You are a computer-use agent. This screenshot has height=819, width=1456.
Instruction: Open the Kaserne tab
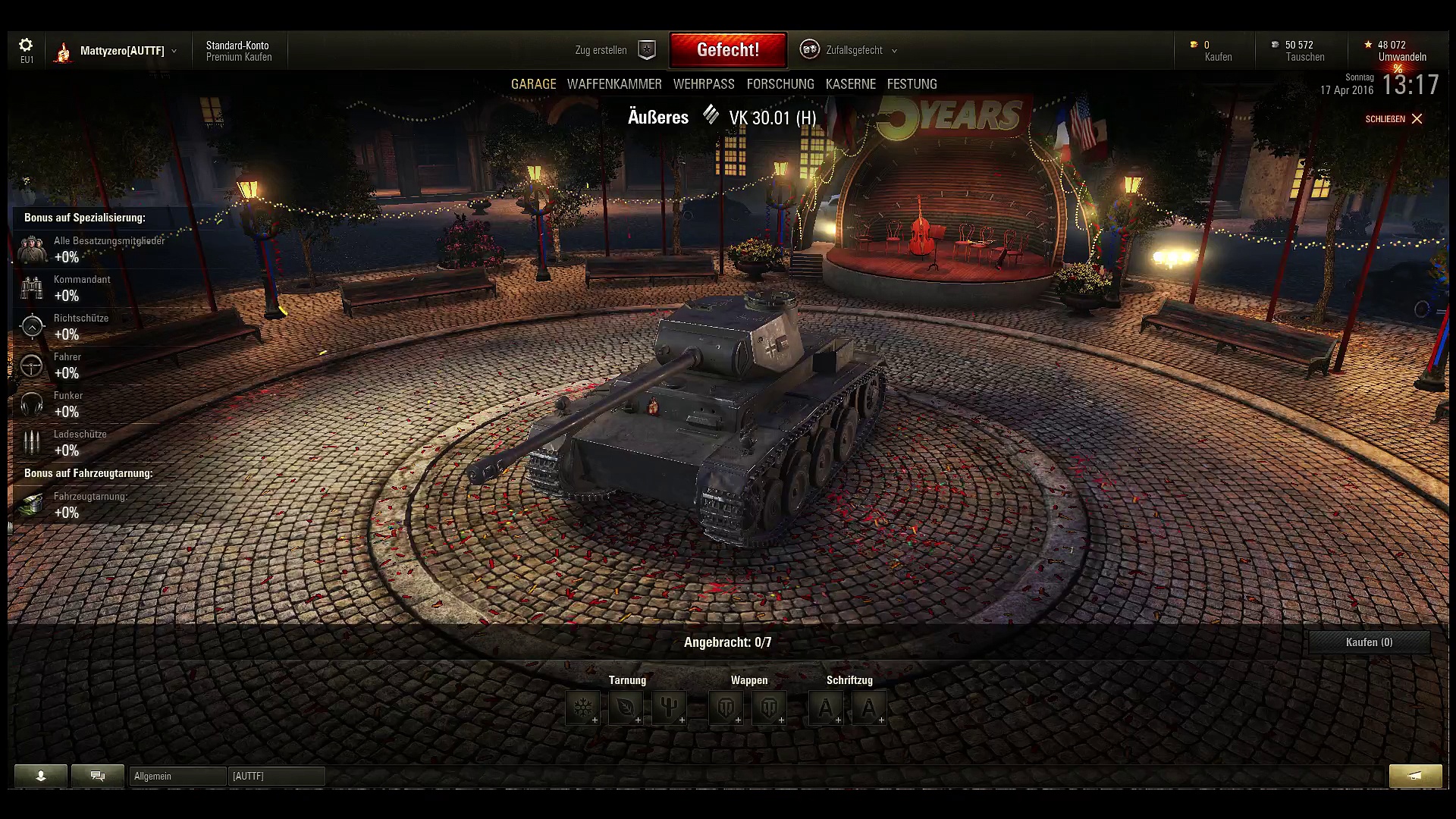pyautogui.click(x=851, y=84)
